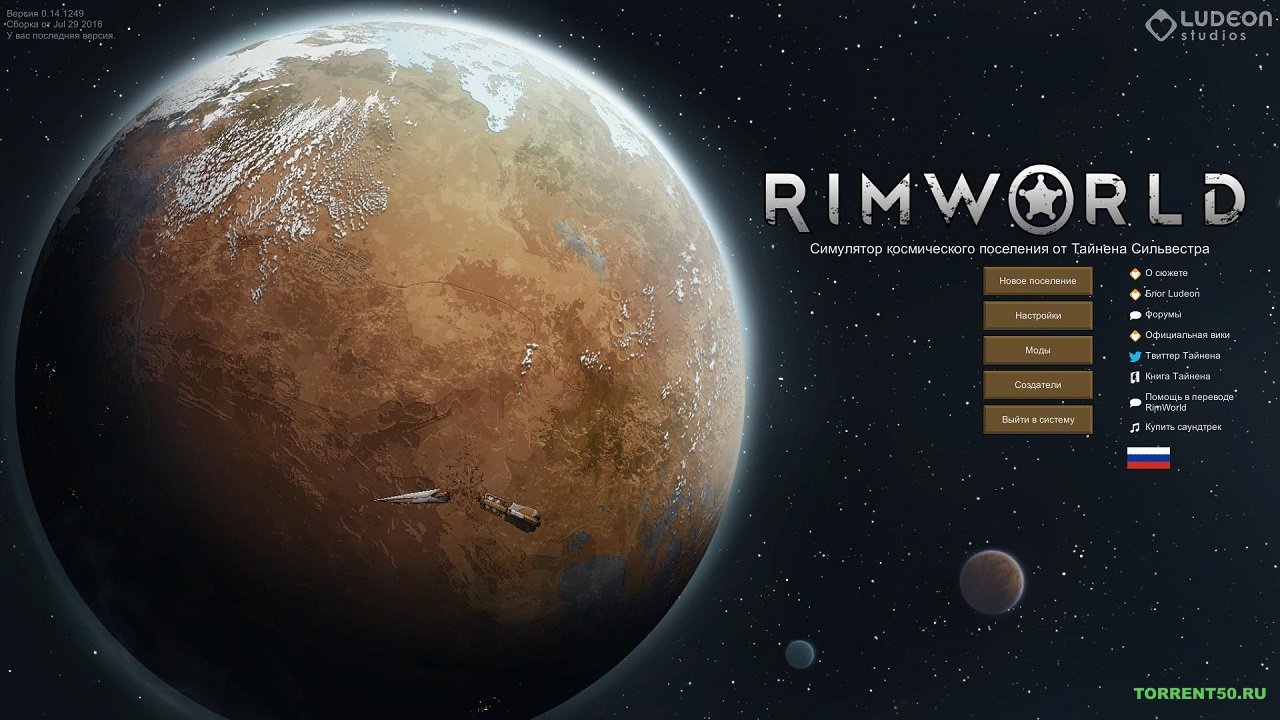Click the diamond icon next to О сюжете
This screenshot has width=1280, height=720.
click(1135, 272)
